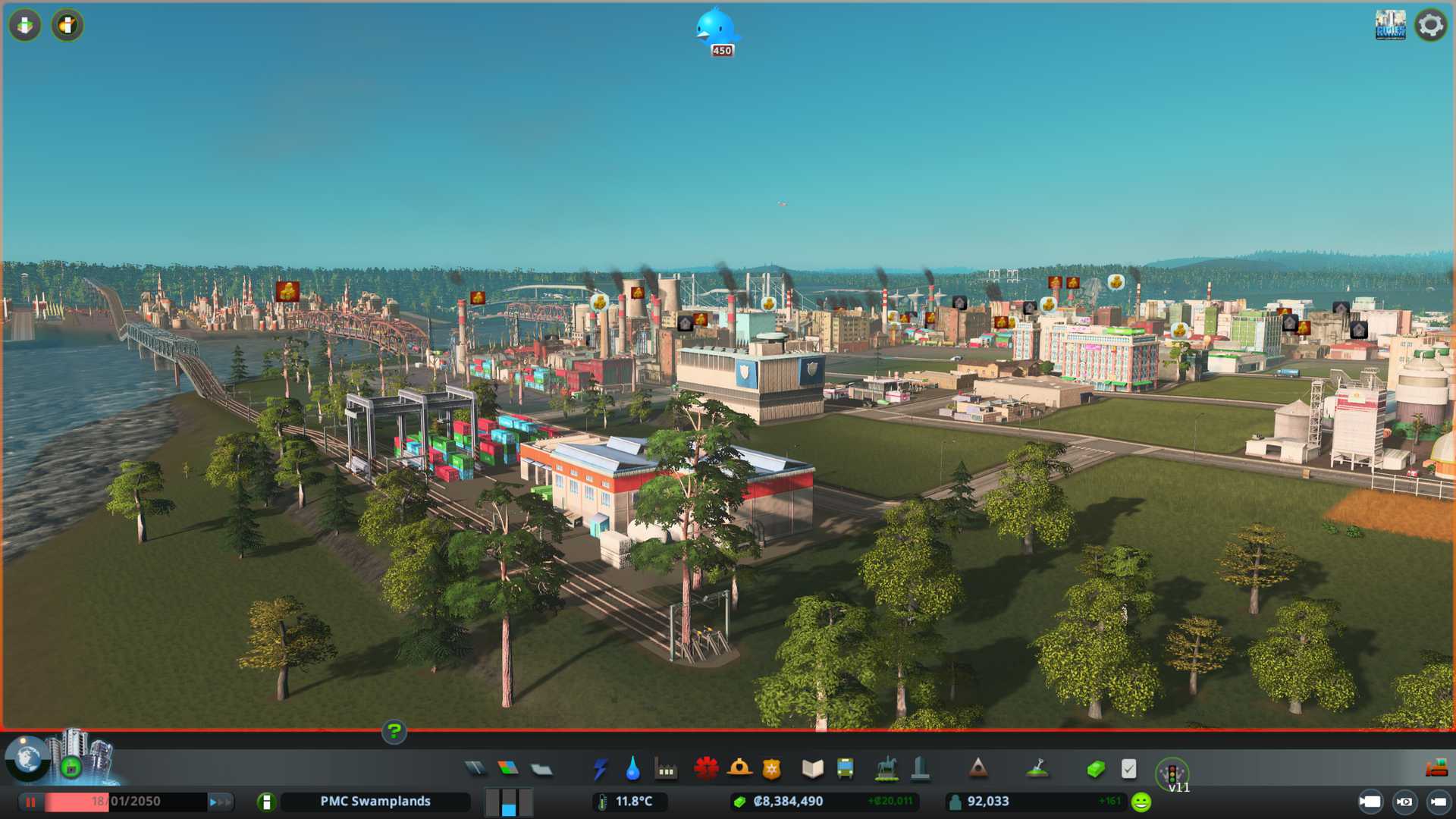Click the green question mark advisor button

click(394, 731)
